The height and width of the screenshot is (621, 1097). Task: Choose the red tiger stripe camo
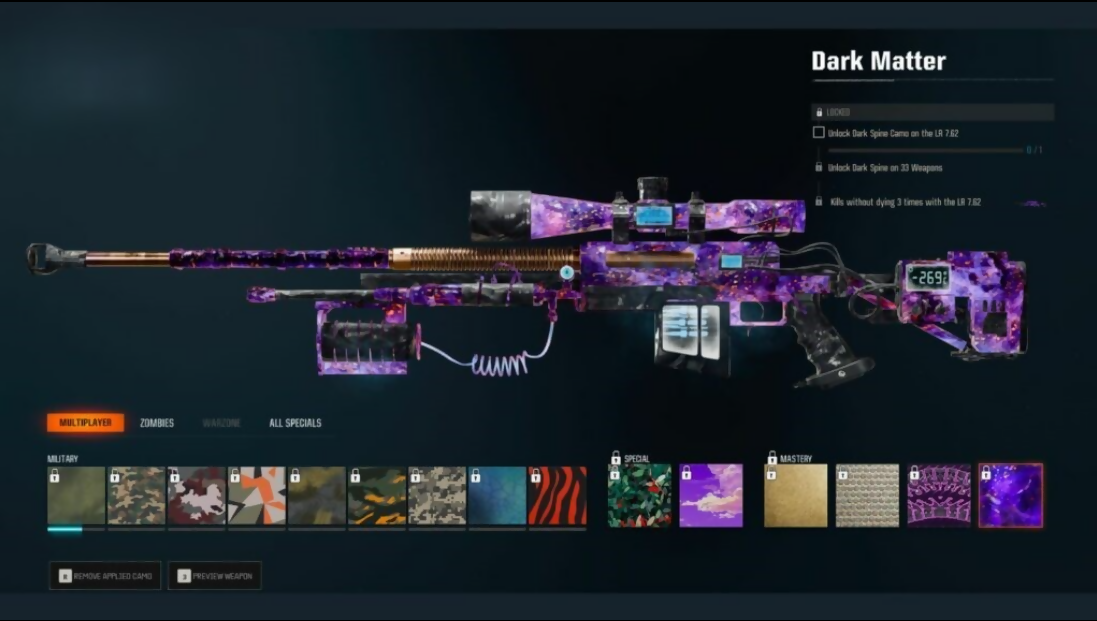pyautogui.click(x=557, y=496)
